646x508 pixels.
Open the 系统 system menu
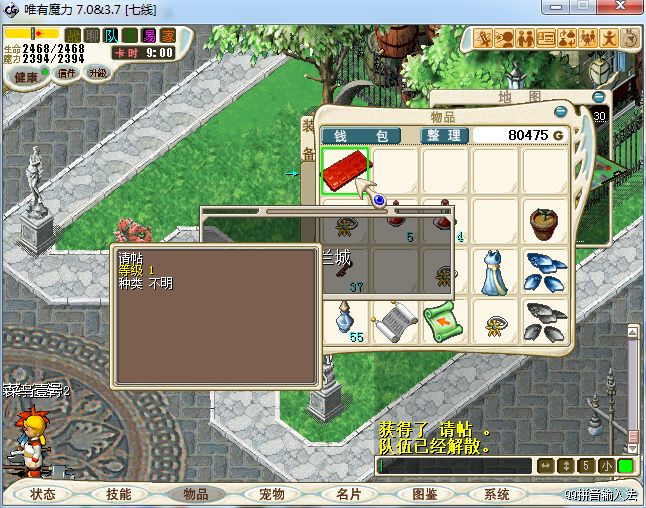pyautogui.click(x=497, y=494)
